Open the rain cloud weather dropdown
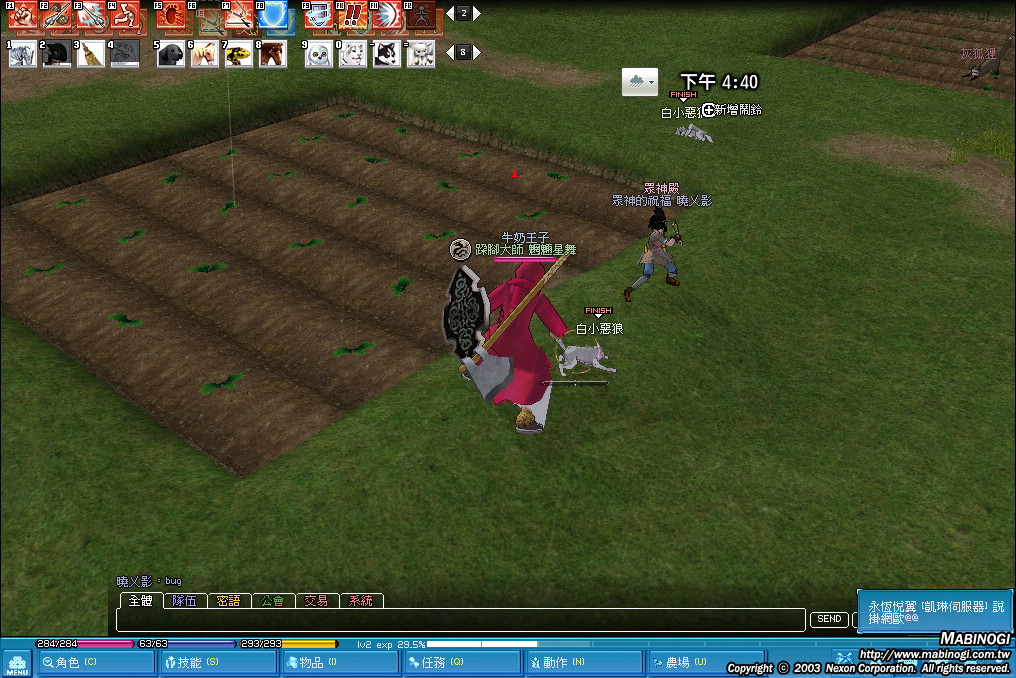This screenshot has height=678, width=1016. pos(639,82)
